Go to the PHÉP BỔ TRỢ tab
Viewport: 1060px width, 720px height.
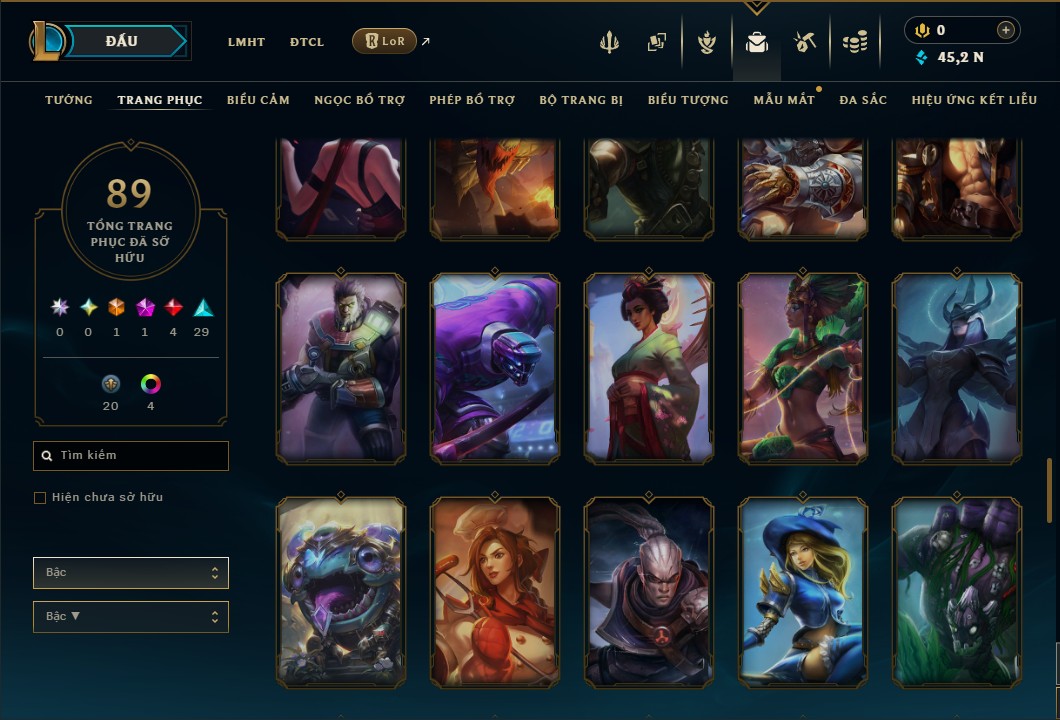click(472, 100)
